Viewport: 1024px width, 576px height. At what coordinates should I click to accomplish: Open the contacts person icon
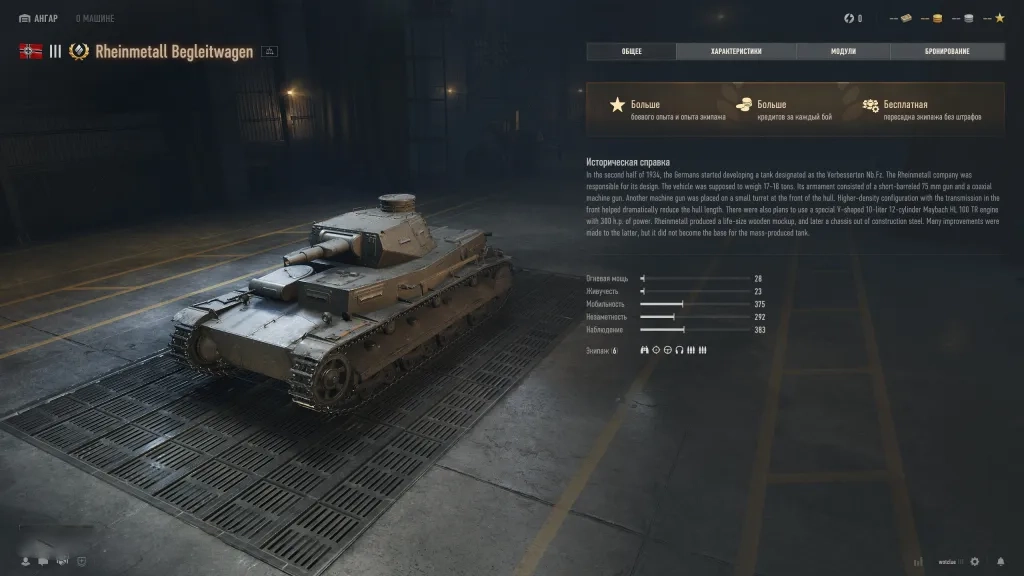tap(25, 561)
